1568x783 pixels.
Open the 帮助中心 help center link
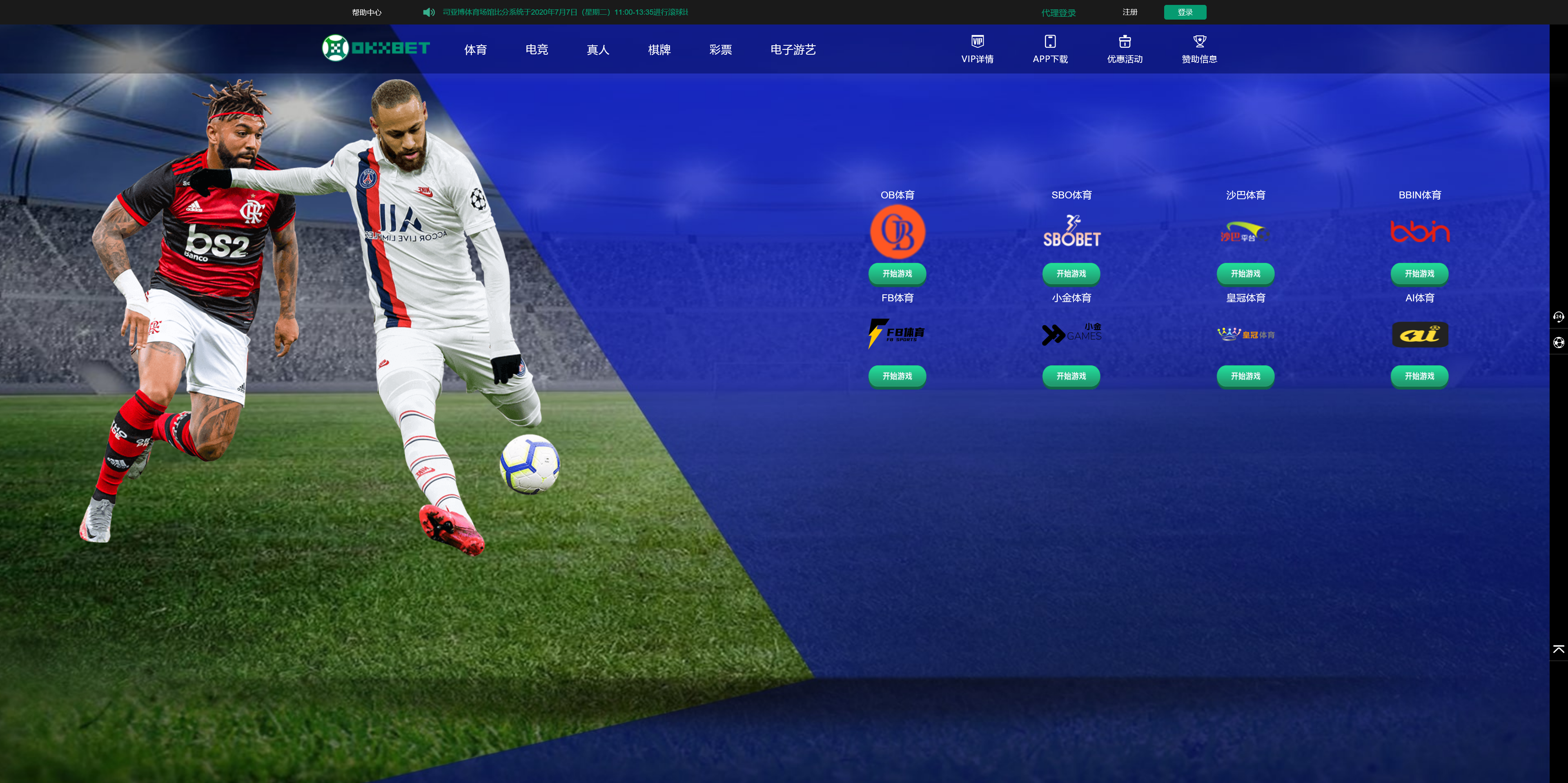[366, 12]
